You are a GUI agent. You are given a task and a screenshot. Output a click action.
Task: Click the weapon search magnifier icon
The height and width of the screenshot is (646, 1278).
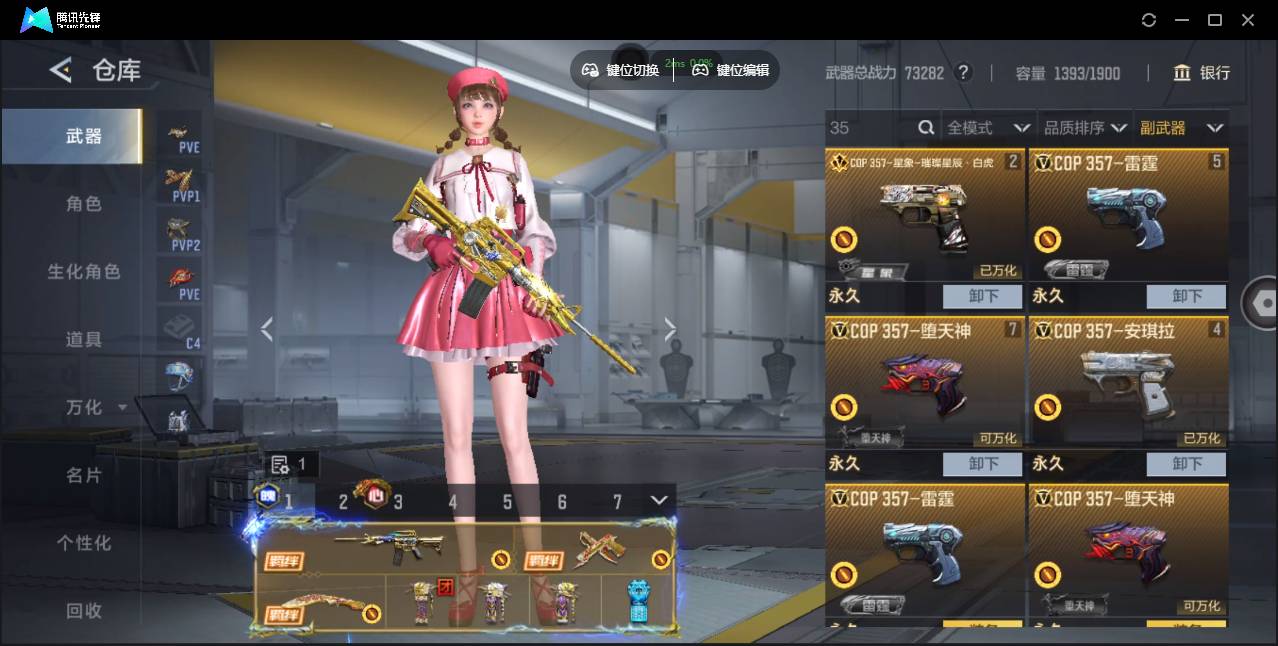[926, 128]
